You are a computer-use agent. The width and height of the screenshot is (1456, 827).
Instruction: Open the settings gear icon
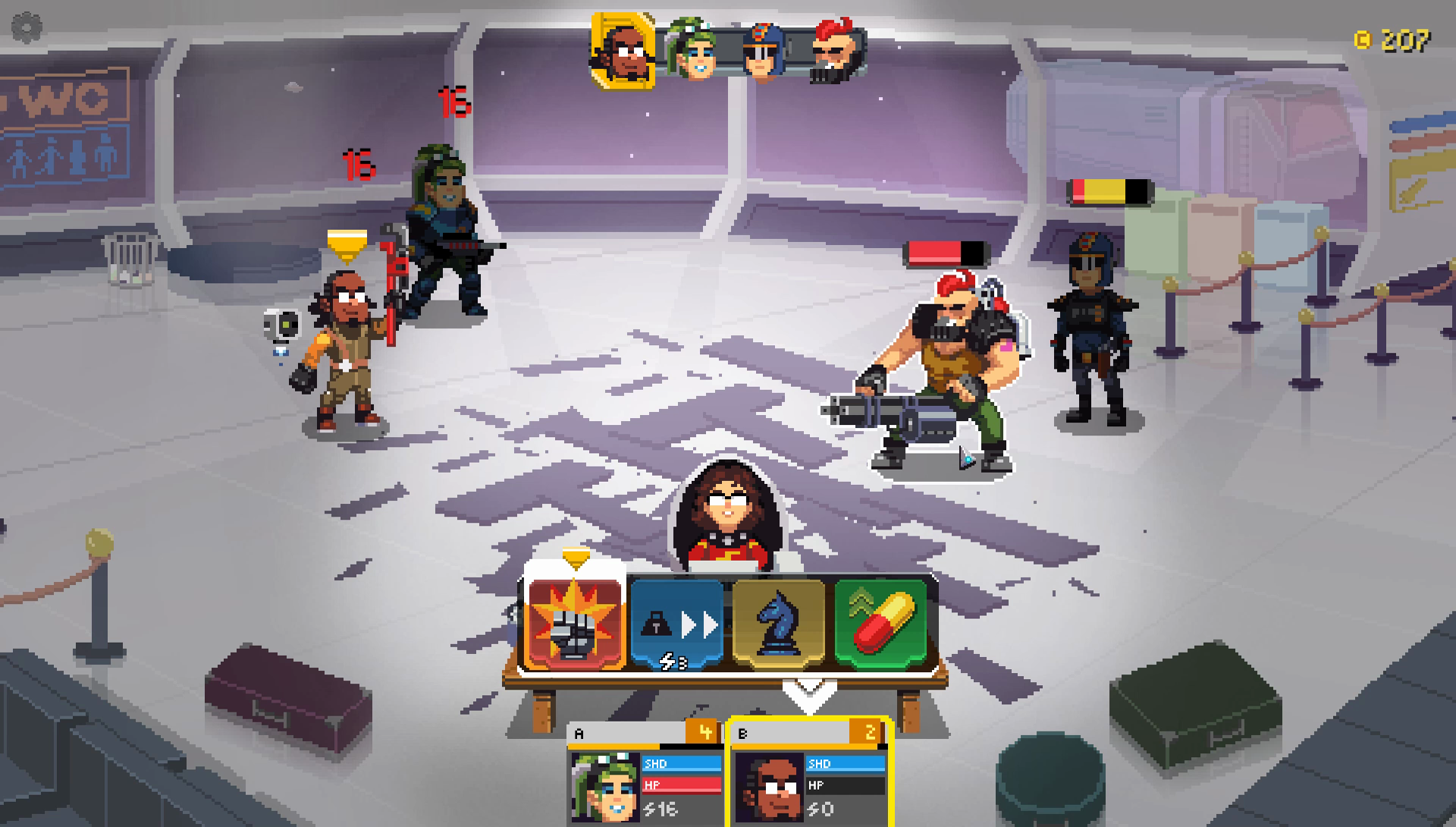pos(27,27)
